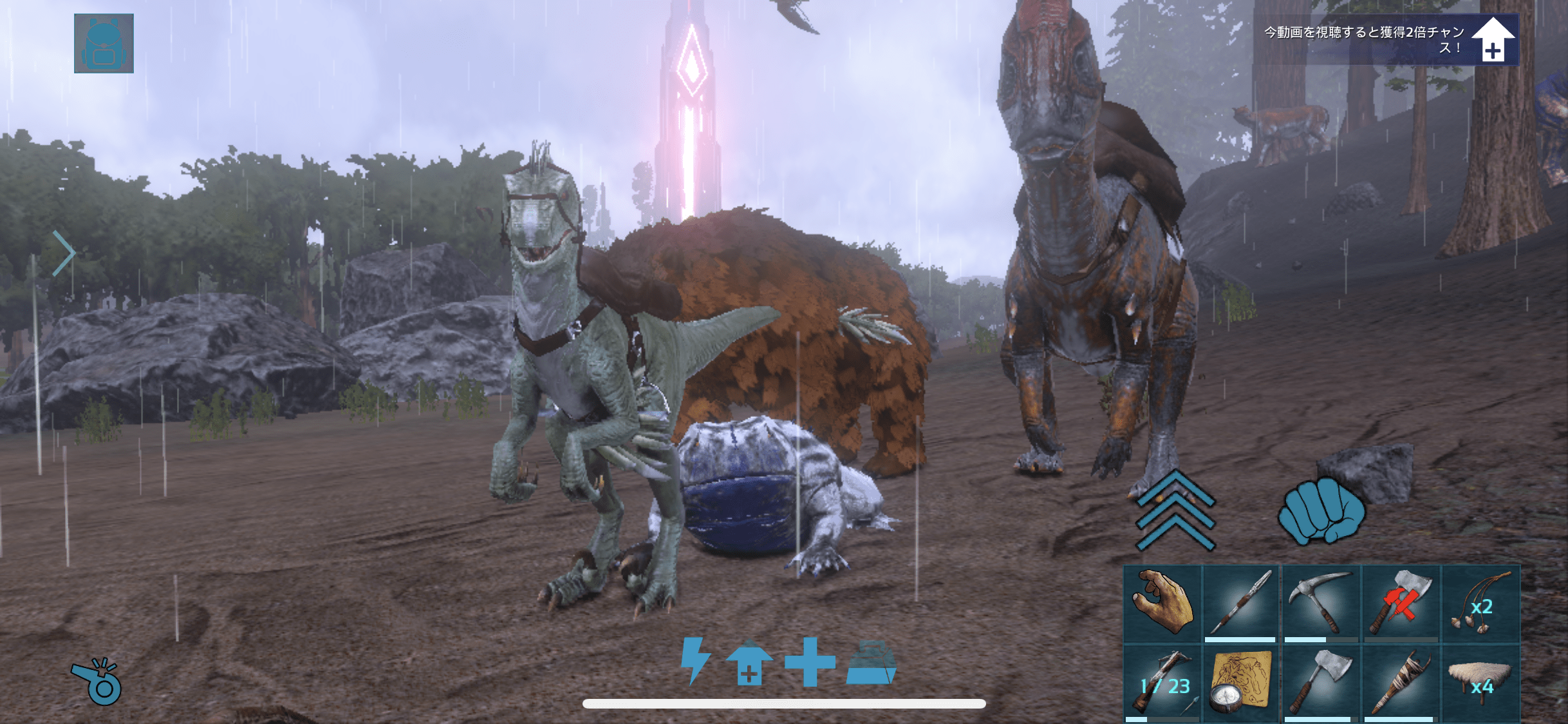Tap the whistle command icon
Screen dimensions: 1568x724
[x=97, y=682]
